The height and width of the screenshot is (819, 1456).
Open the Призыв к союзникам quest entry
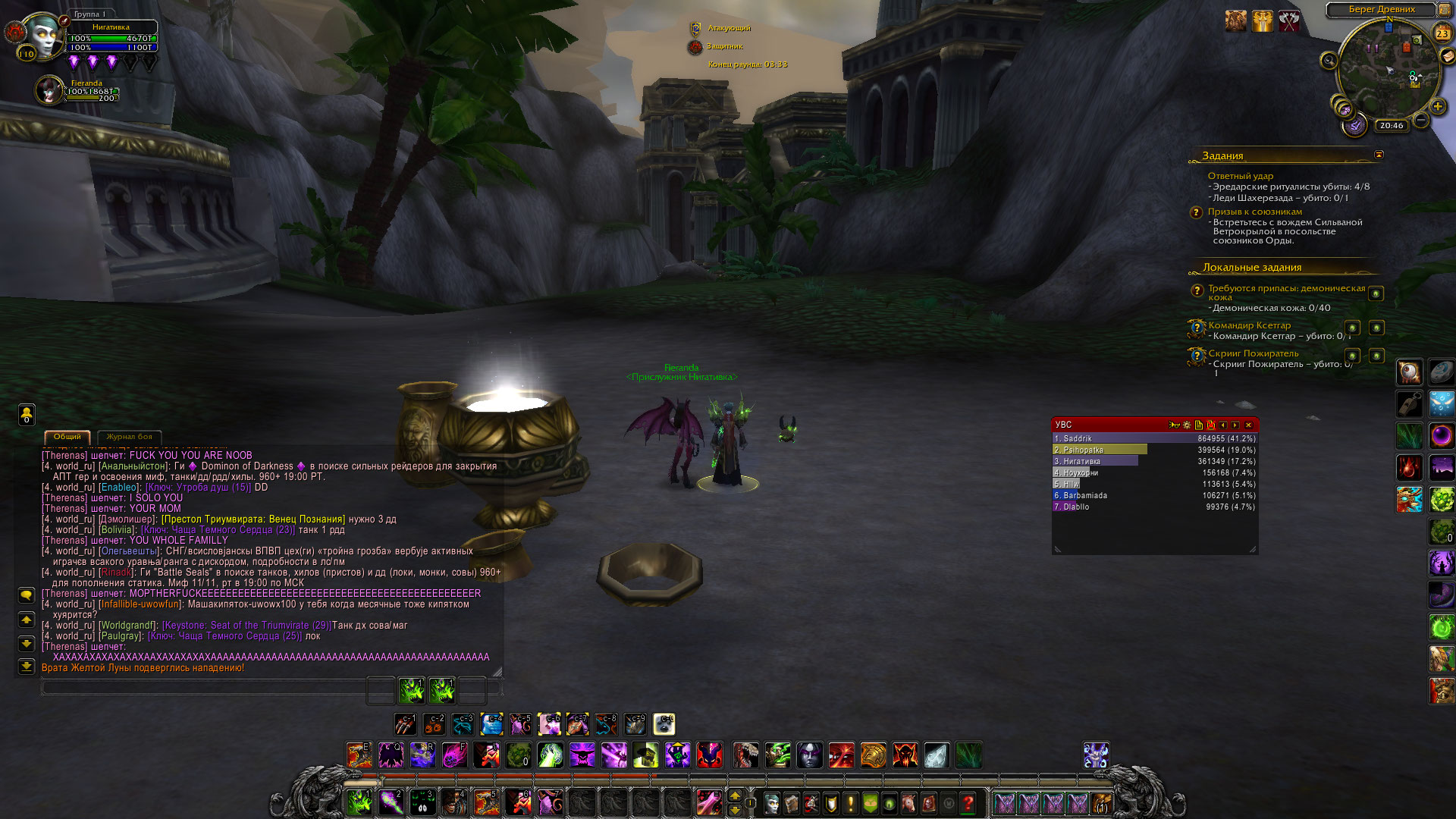pyautogui.click(x=1254, y=212)
